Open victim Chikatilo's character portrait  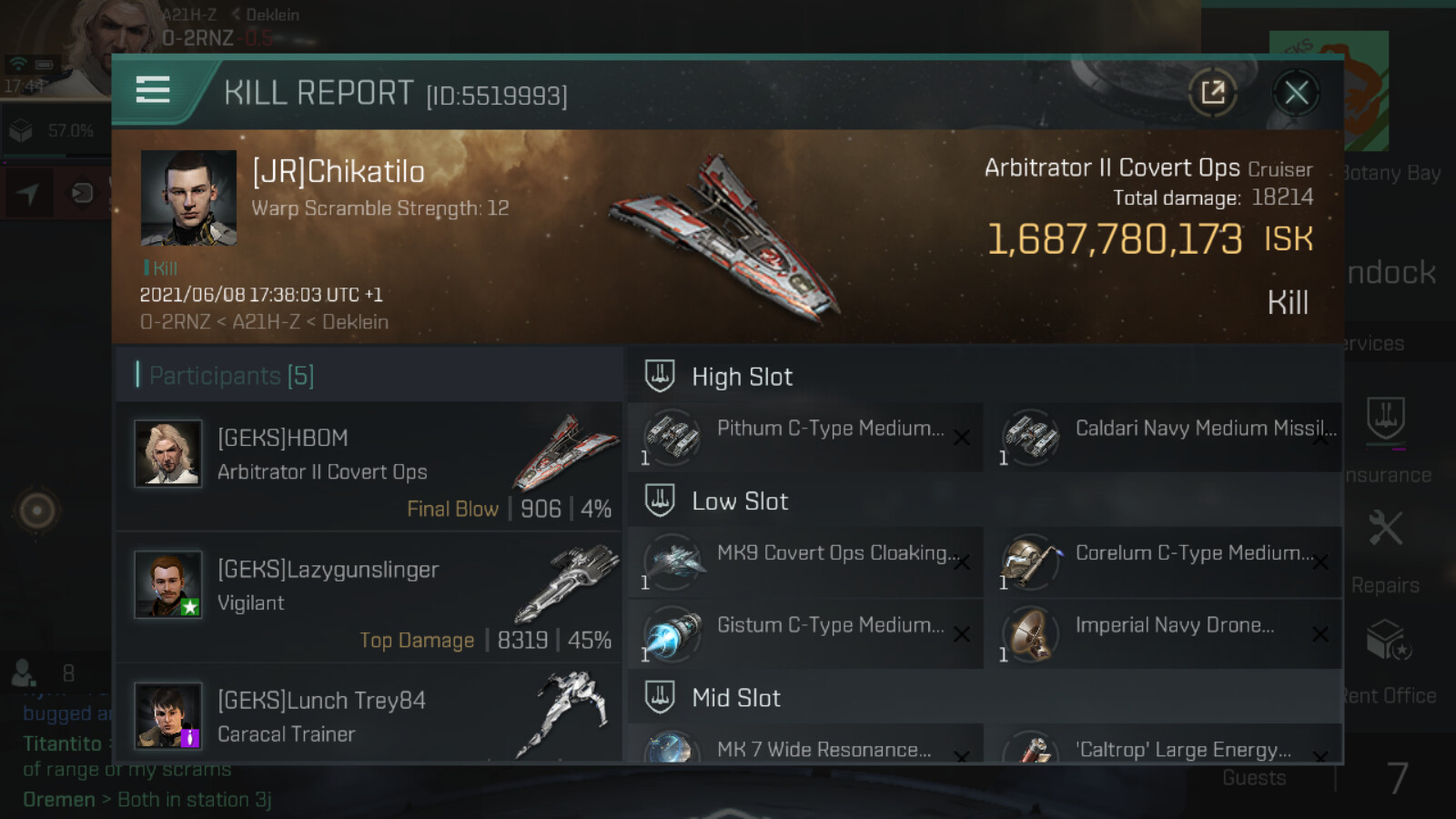(x=188, y=198)
